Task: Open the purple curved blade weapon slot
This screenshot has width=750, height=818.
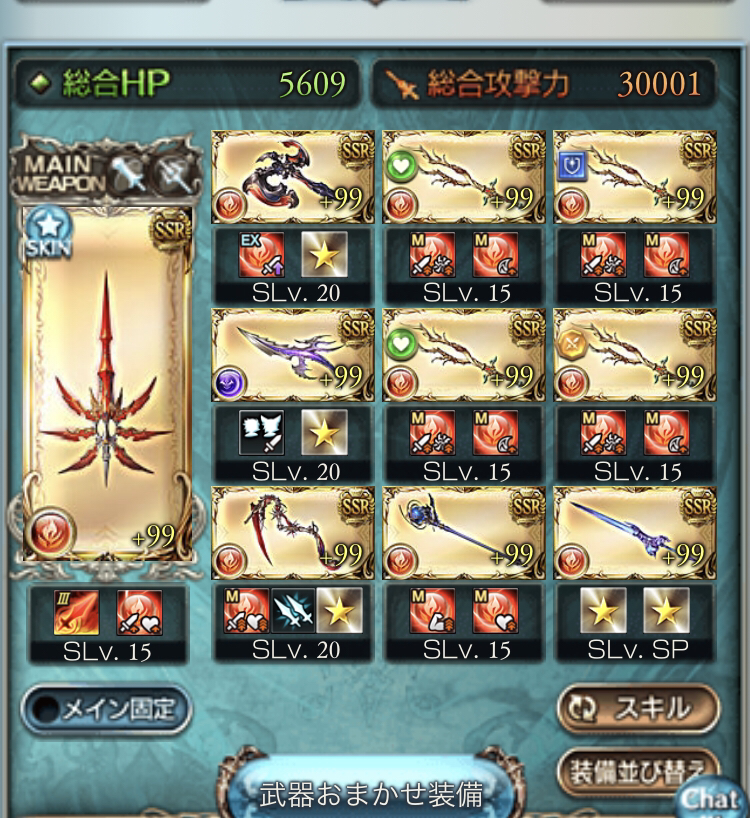Action: coord(293,355)
